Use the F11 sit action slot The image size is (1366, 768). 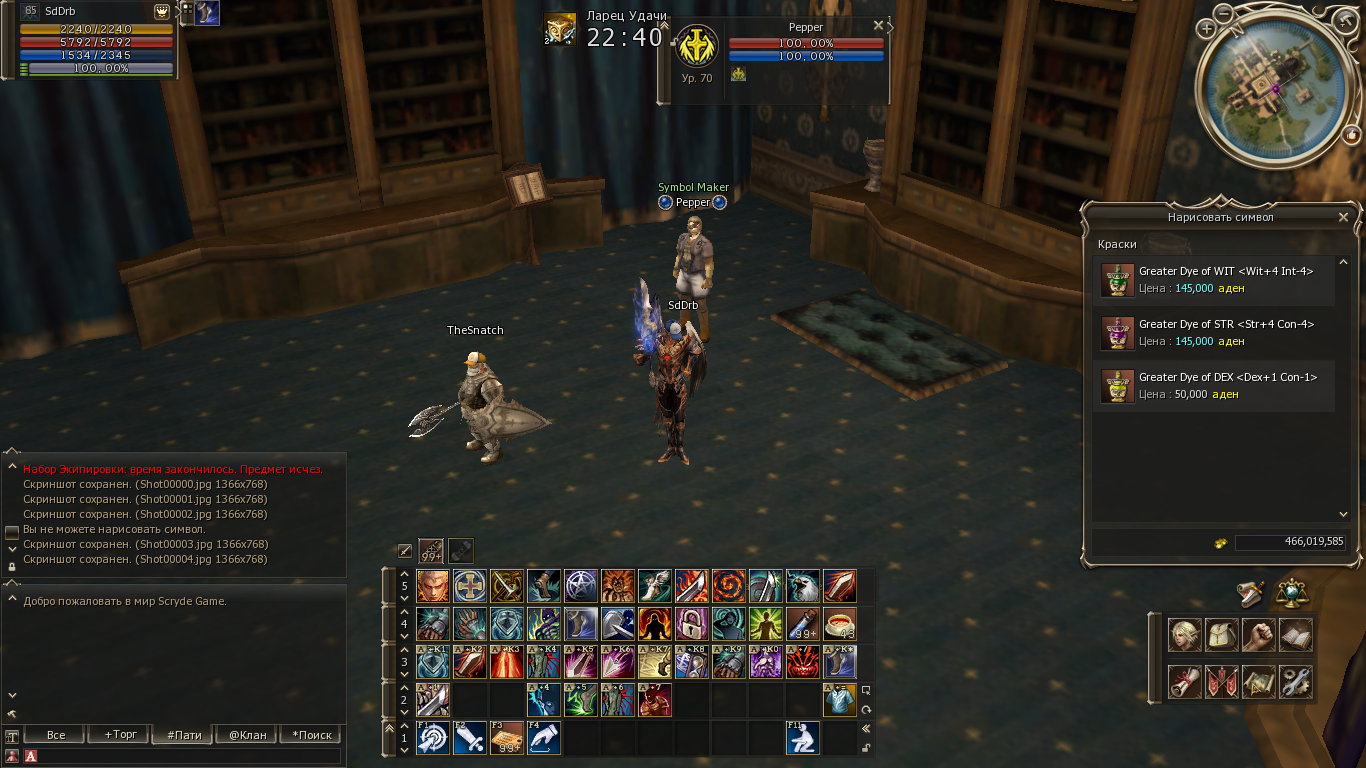tap(803, 738)
